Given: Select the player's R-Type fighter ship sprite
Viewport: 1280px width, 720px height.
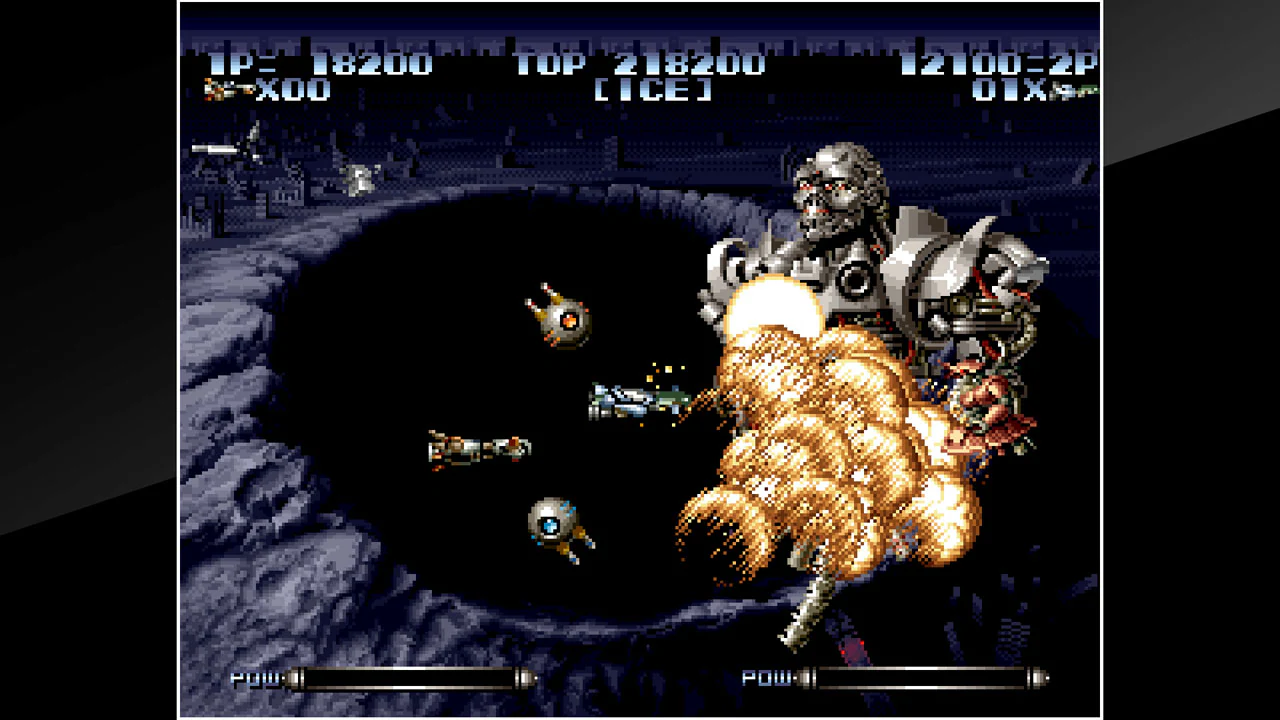Looking at the screenshot, I should [625, 398].
